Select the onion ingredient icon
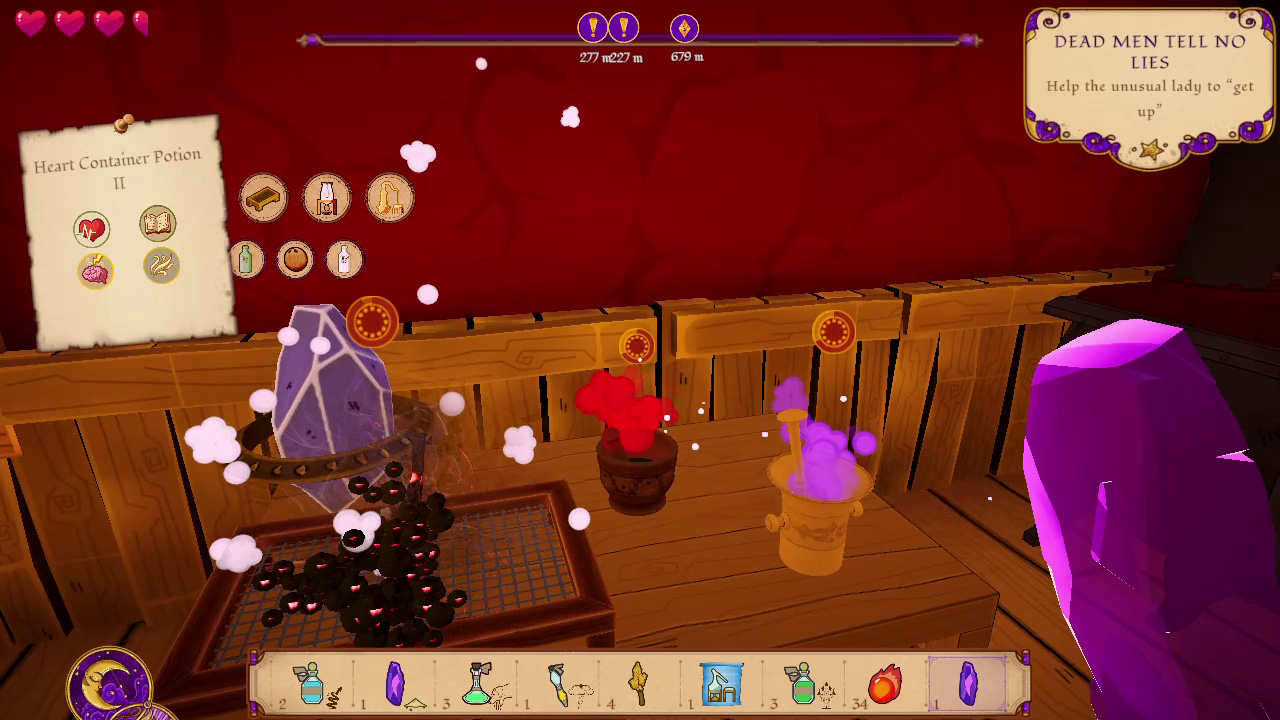Viewport: 1280px width, 720px height. point(297,258)
